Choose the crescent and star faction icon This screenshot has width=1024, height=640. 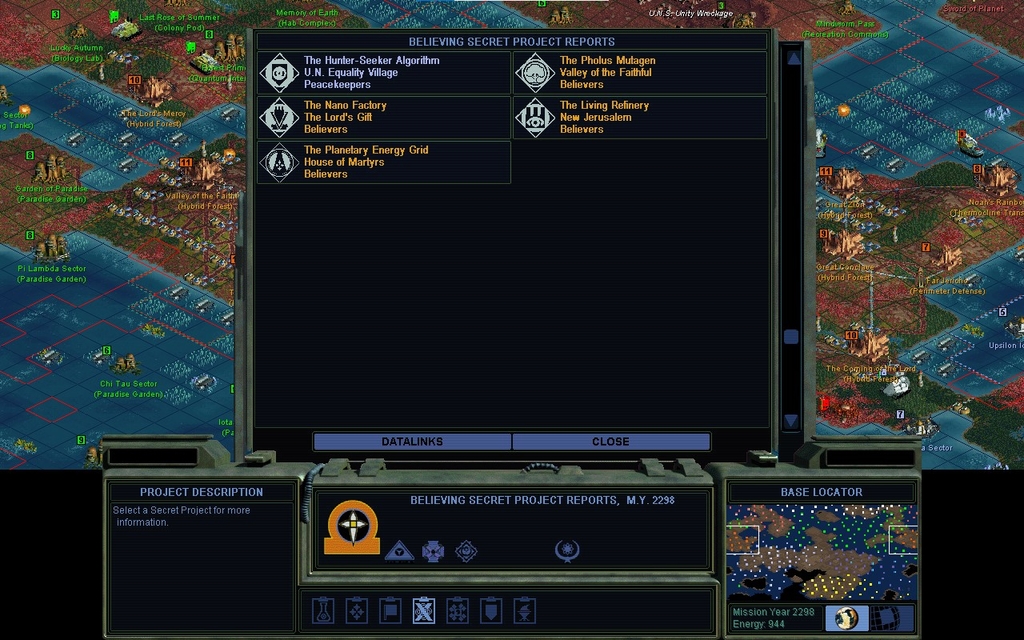point(567,550)
